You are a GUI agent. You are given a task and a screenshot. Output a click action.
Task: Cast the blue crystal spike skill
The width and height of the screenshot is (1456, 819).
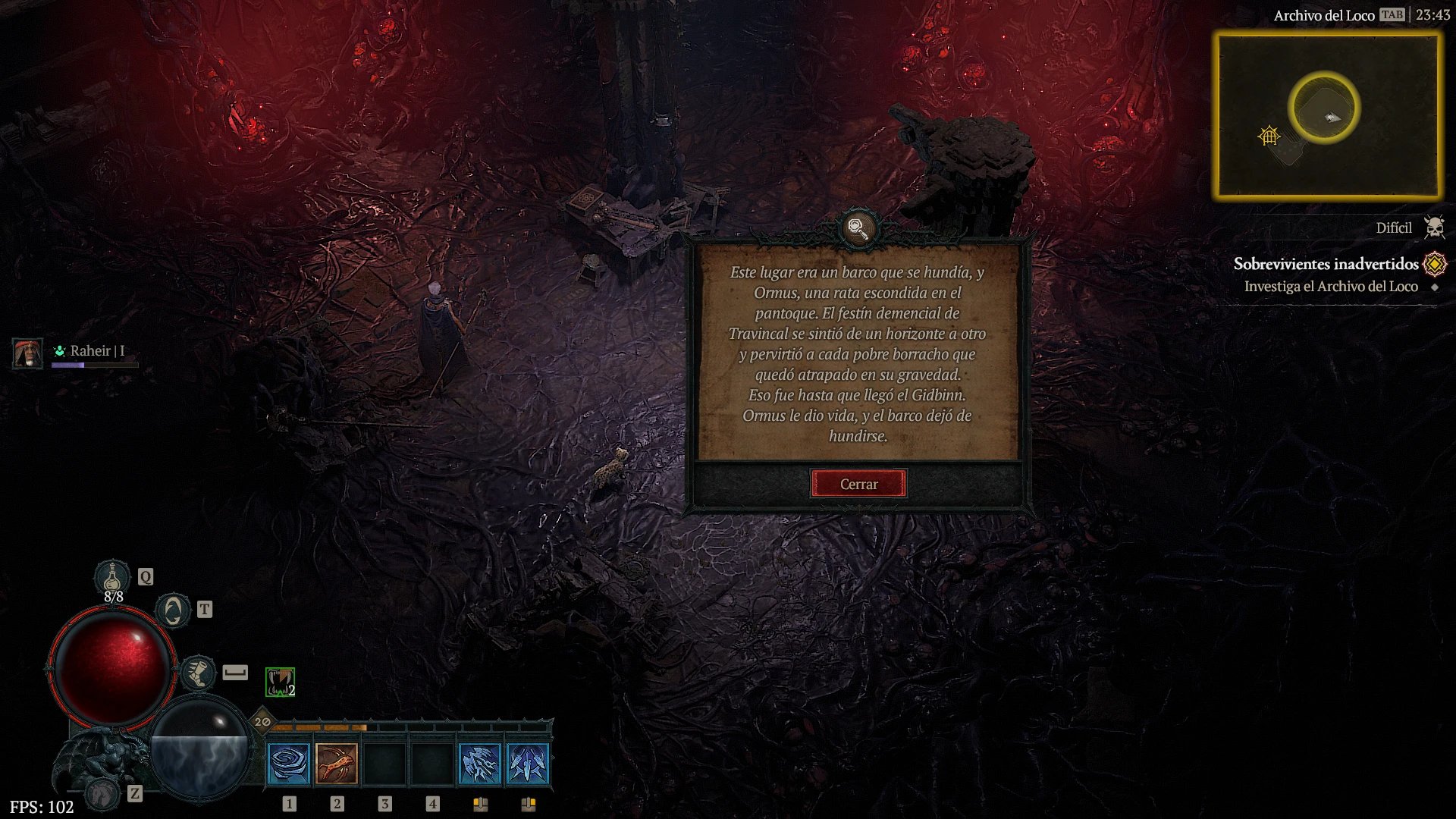pyautogui.click(x=528, y=764)
